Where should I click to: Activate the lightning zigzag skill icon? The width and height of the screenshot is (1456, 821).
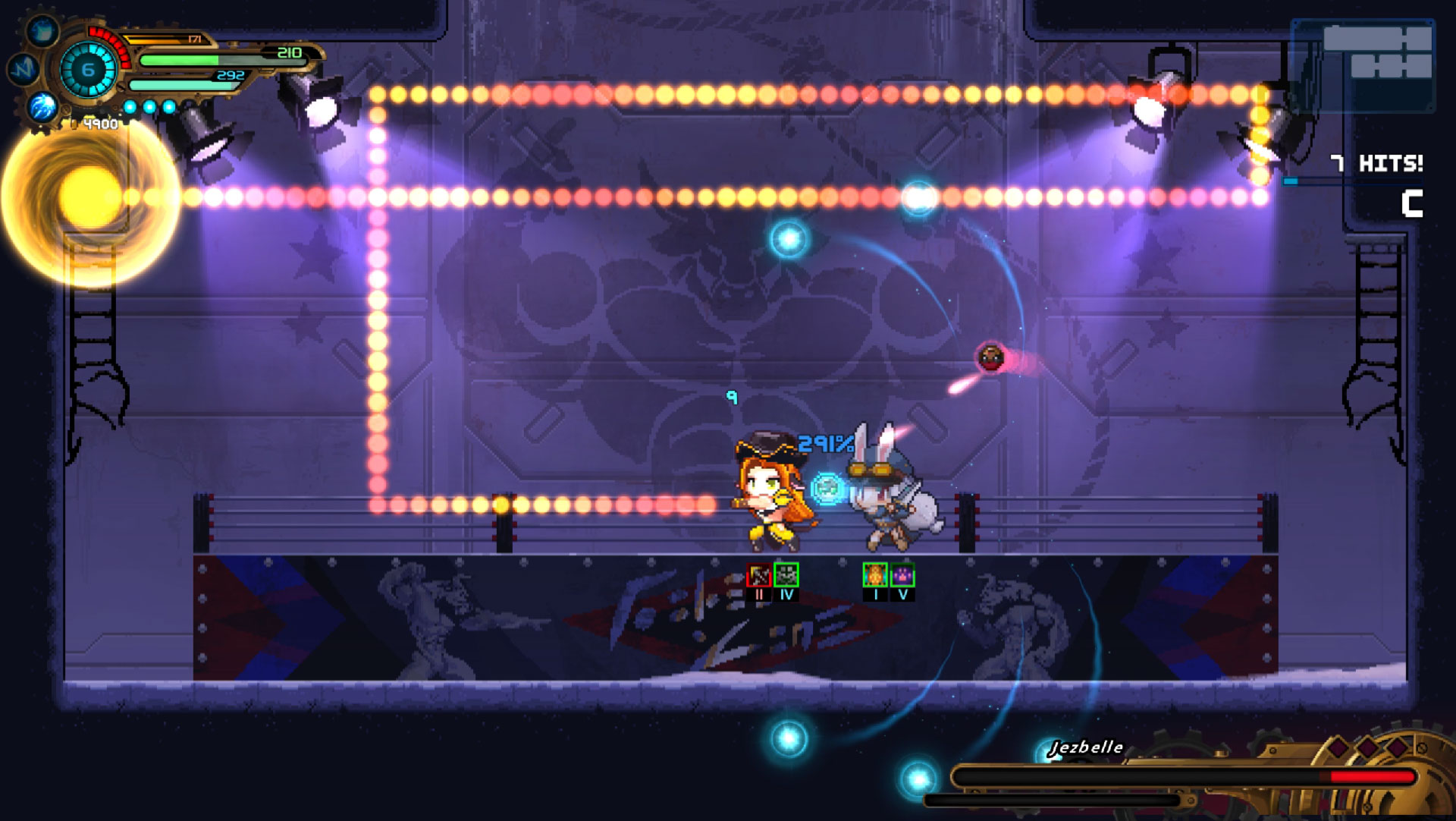(24, 69)
